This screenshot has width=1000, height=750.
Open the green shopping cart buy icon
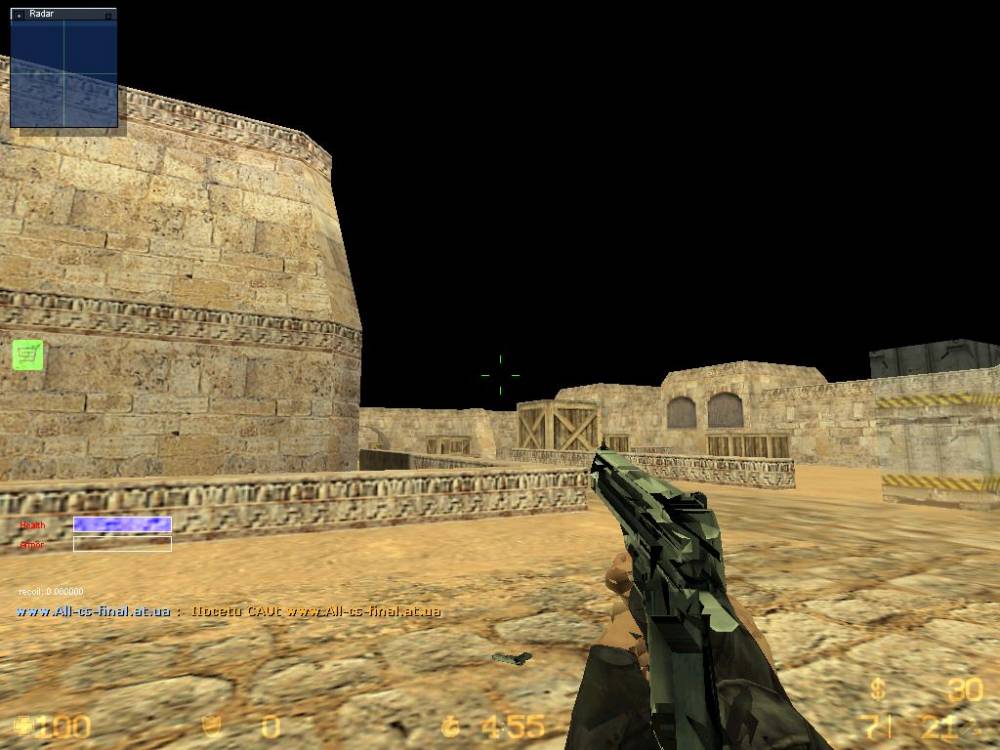(28, 354)
